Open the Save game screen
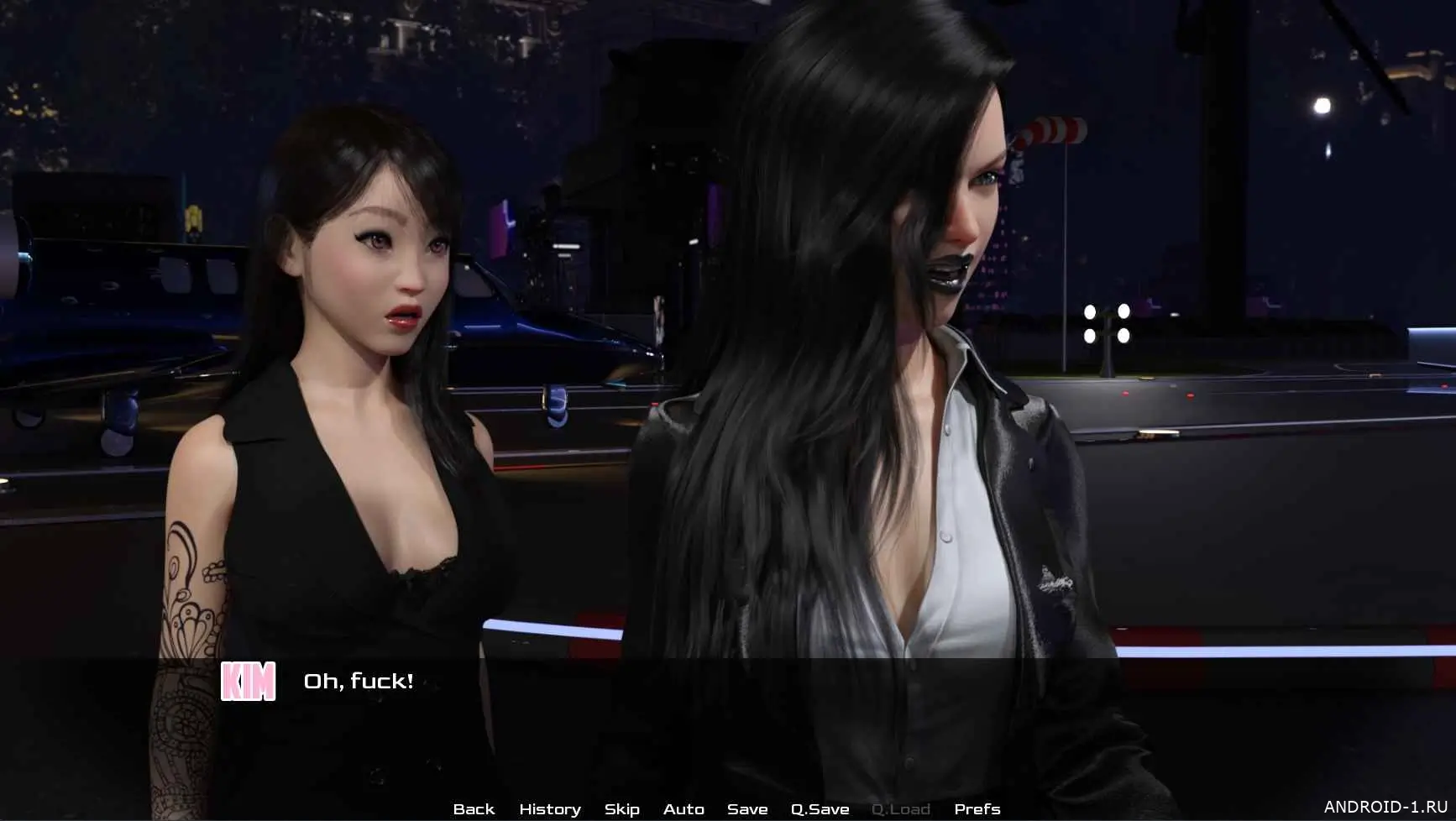The image size is (1456, 821). pos(747,808)
